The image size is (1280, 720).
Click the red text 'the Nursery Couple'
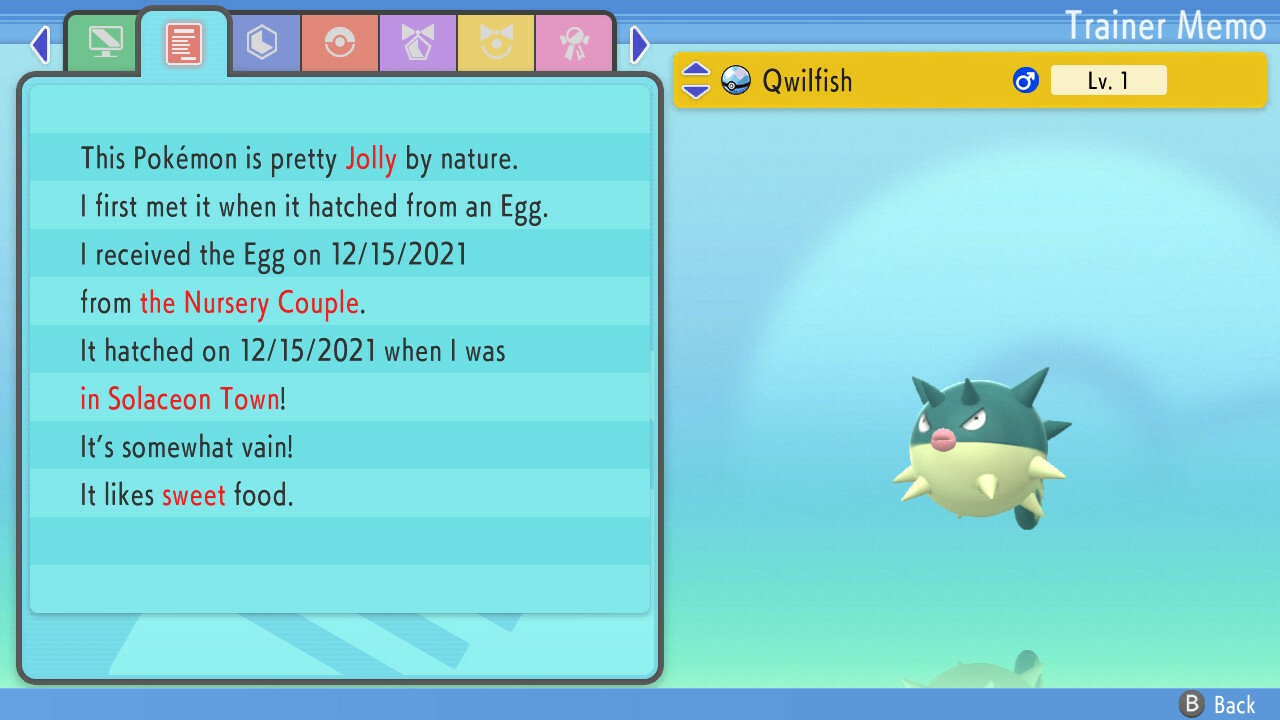coord(249,302)
